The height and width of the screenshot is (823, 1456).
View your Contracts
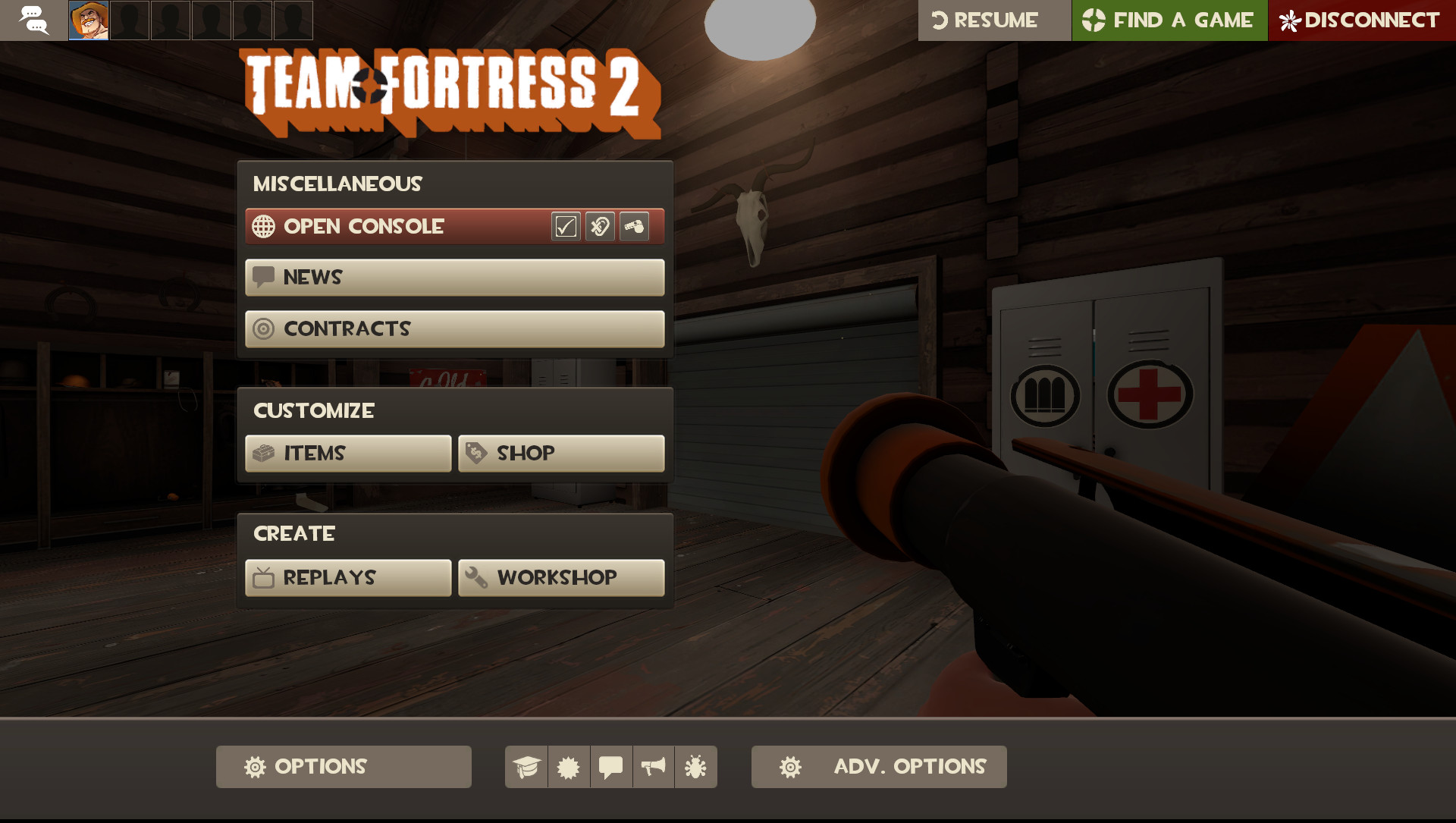[453, 328]
